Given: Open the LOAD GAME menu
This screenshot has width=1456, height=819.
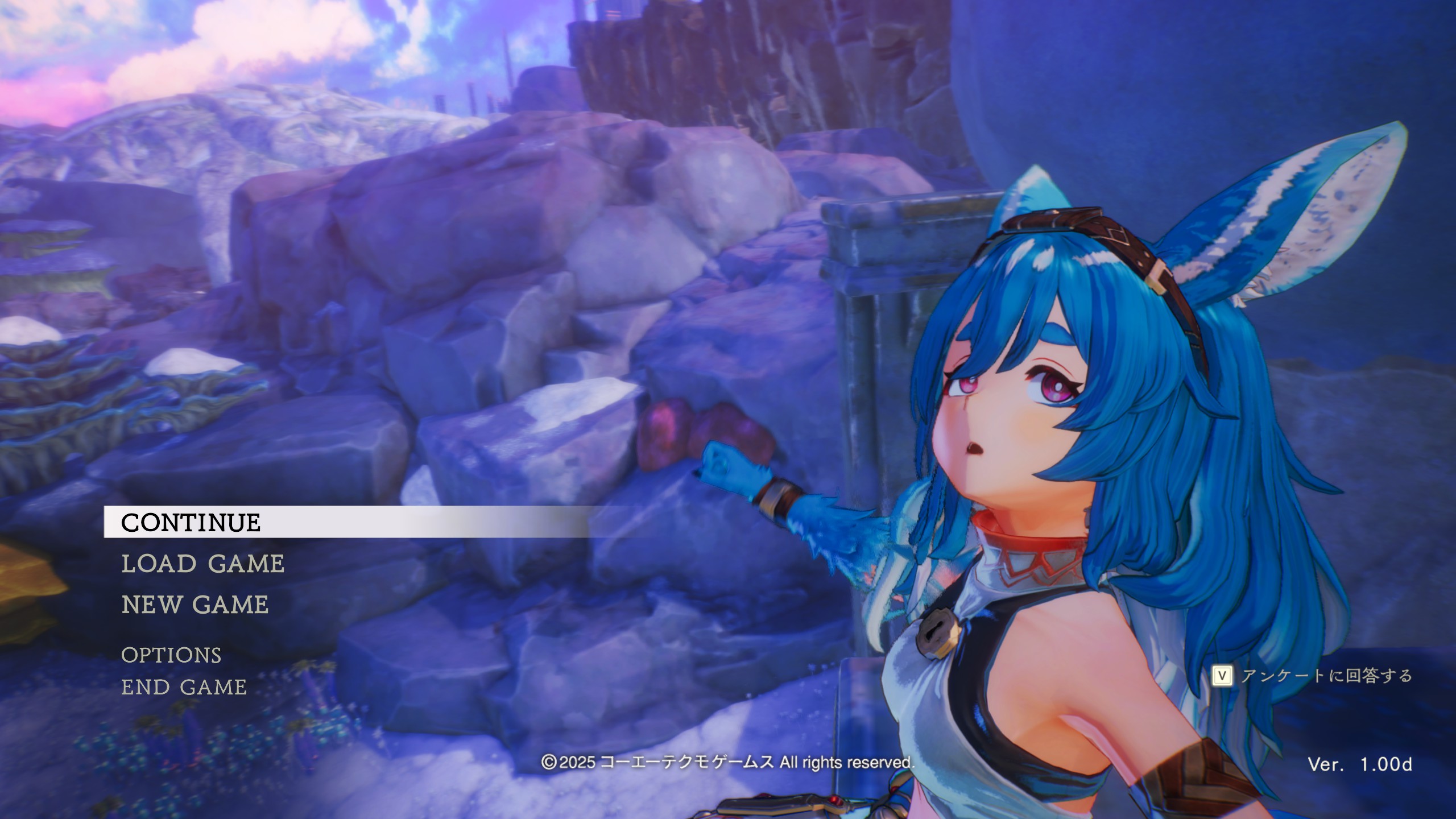Looking at the screenshot, I should click(x=203, y=564).
